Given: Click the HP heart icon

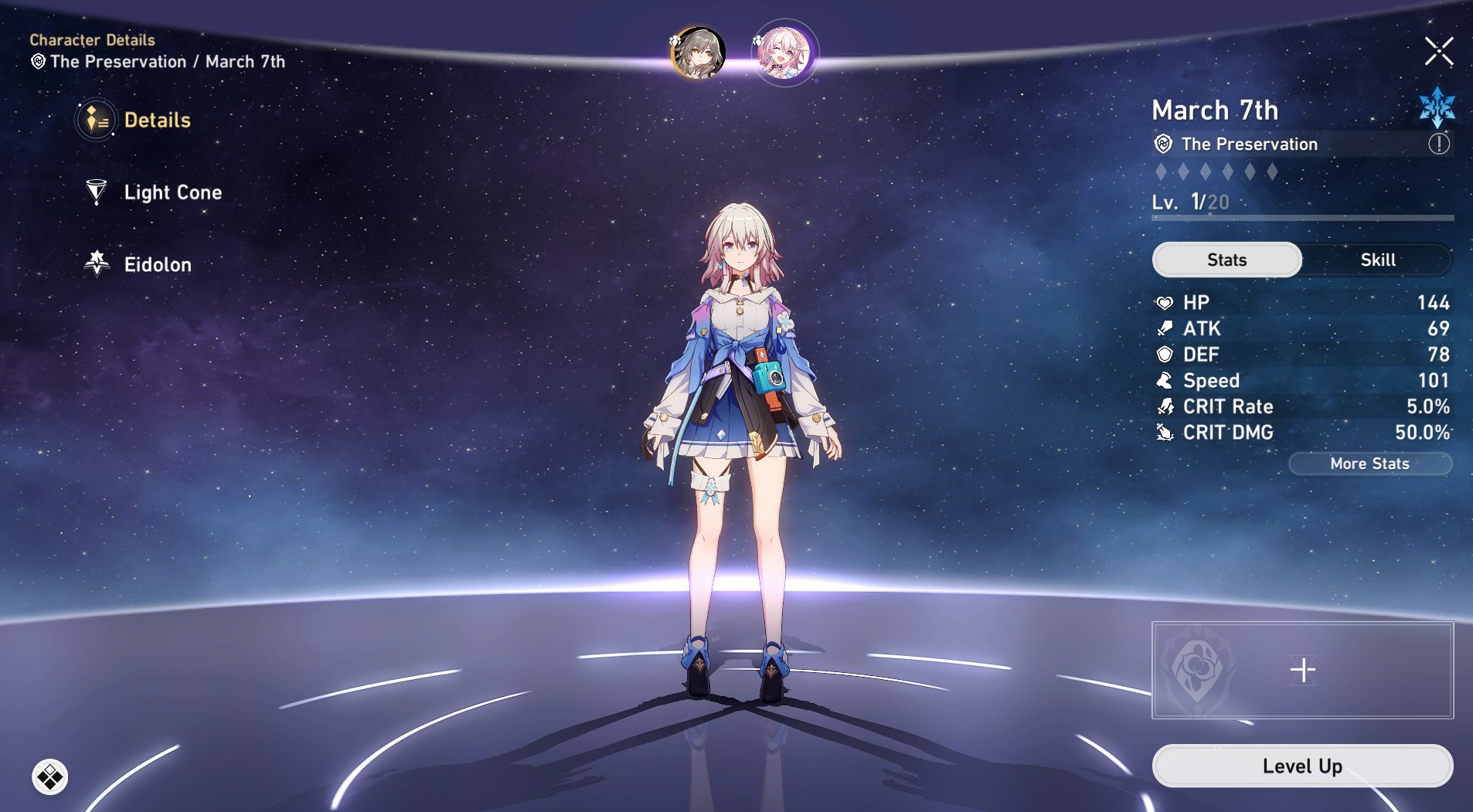Looking at the screenshot, I should coord(1165,302).
